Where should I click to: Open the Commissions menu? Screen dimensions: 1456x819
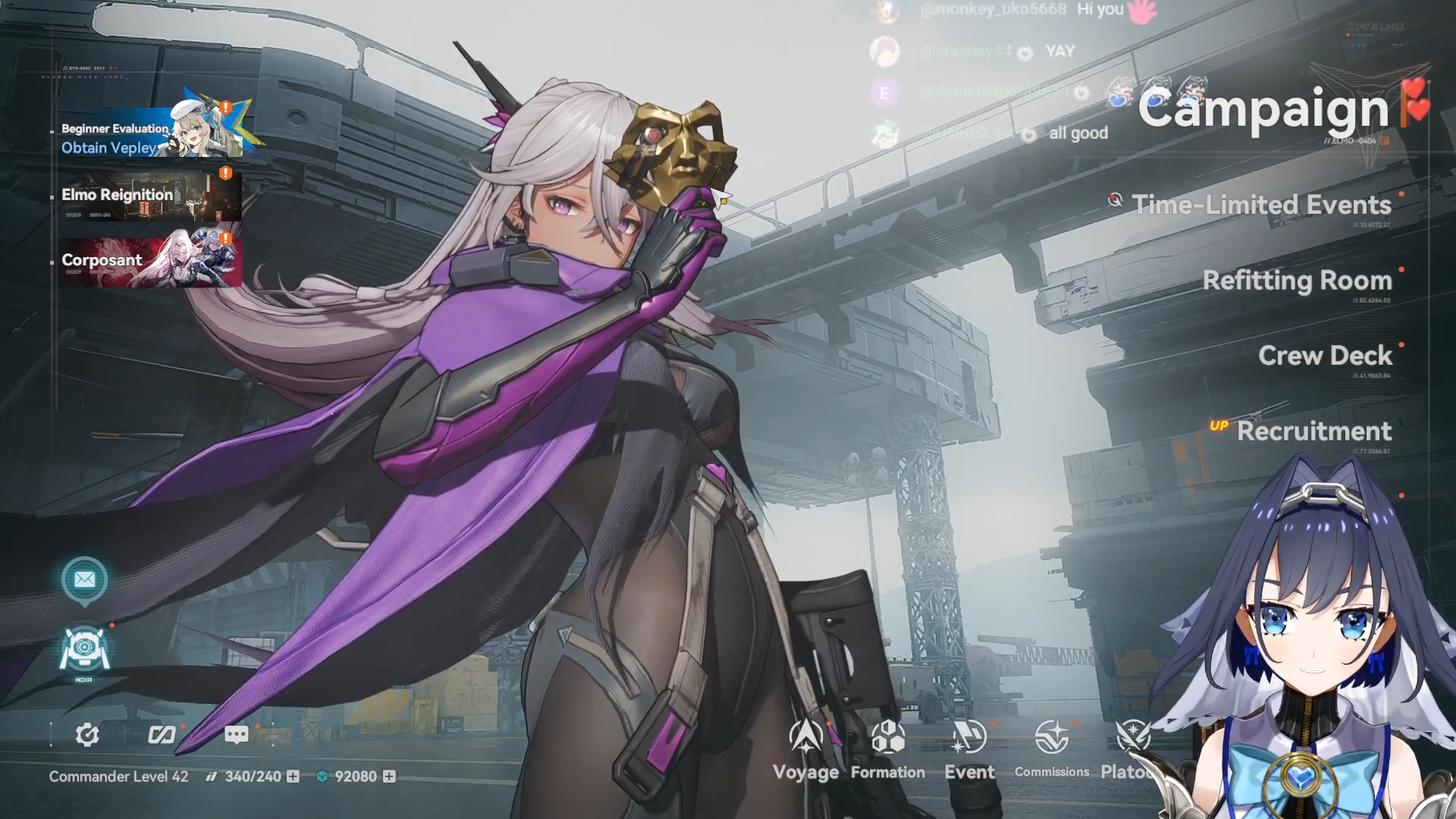(1052, 749)
